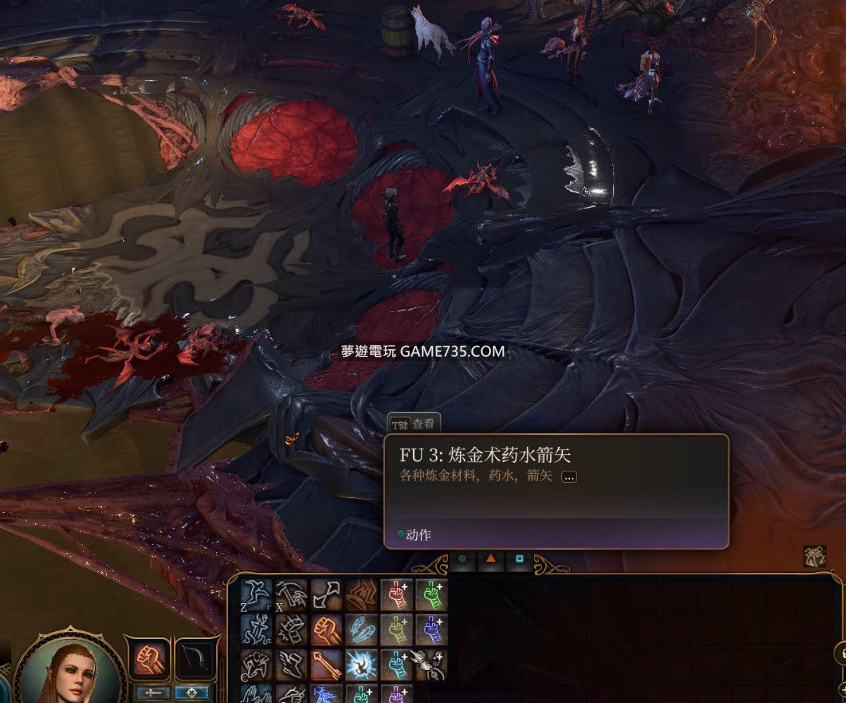Image resolution: width=846 pixels, height=703 pixels.
Task: Use the orange fist skill in the hotbar grid
Action: pyautogui.click(x=327, y=629)
